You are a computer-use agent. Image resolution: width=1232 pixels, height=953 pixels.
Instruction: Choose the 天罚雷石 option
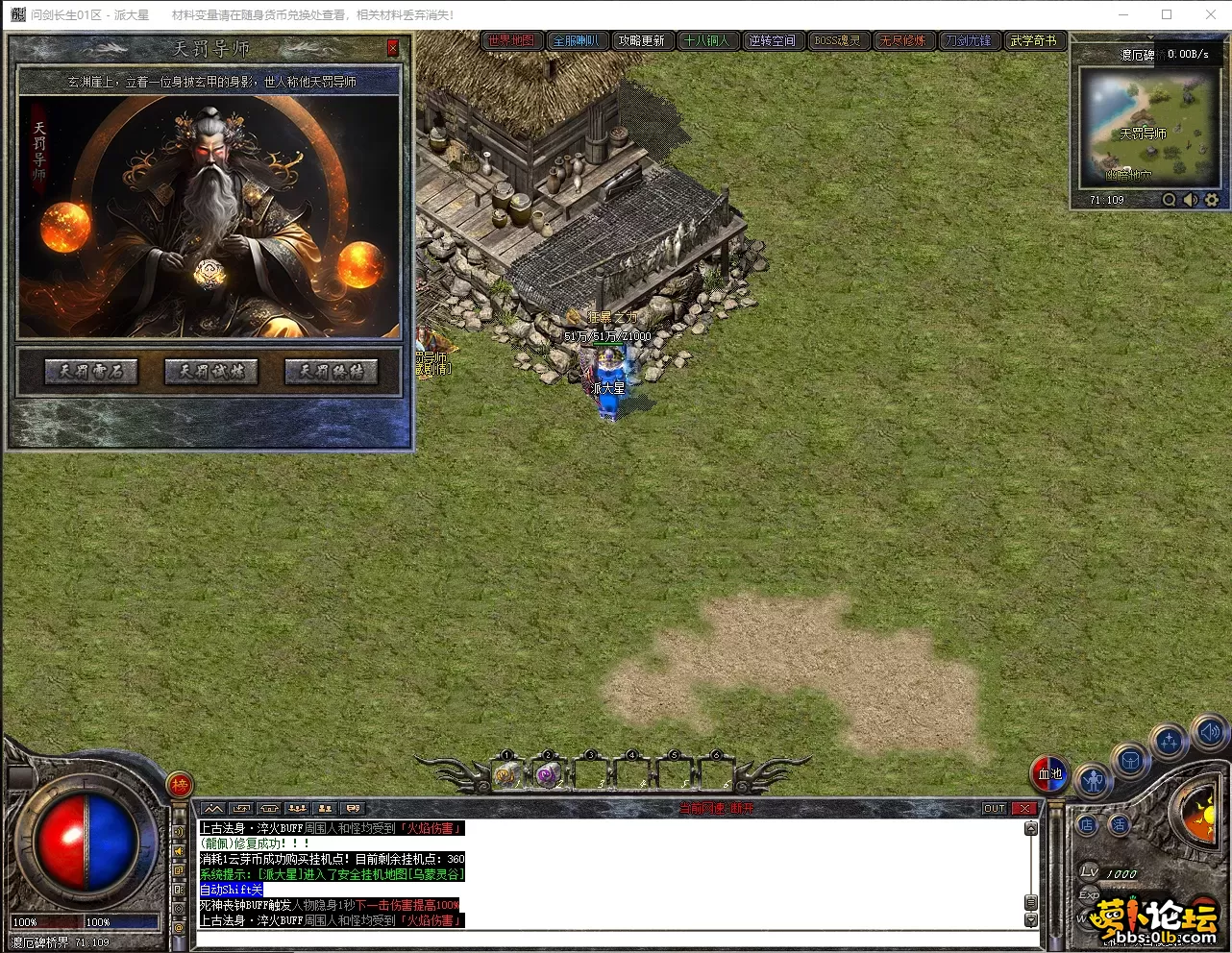pyautogui.click(x=91, y=372)
